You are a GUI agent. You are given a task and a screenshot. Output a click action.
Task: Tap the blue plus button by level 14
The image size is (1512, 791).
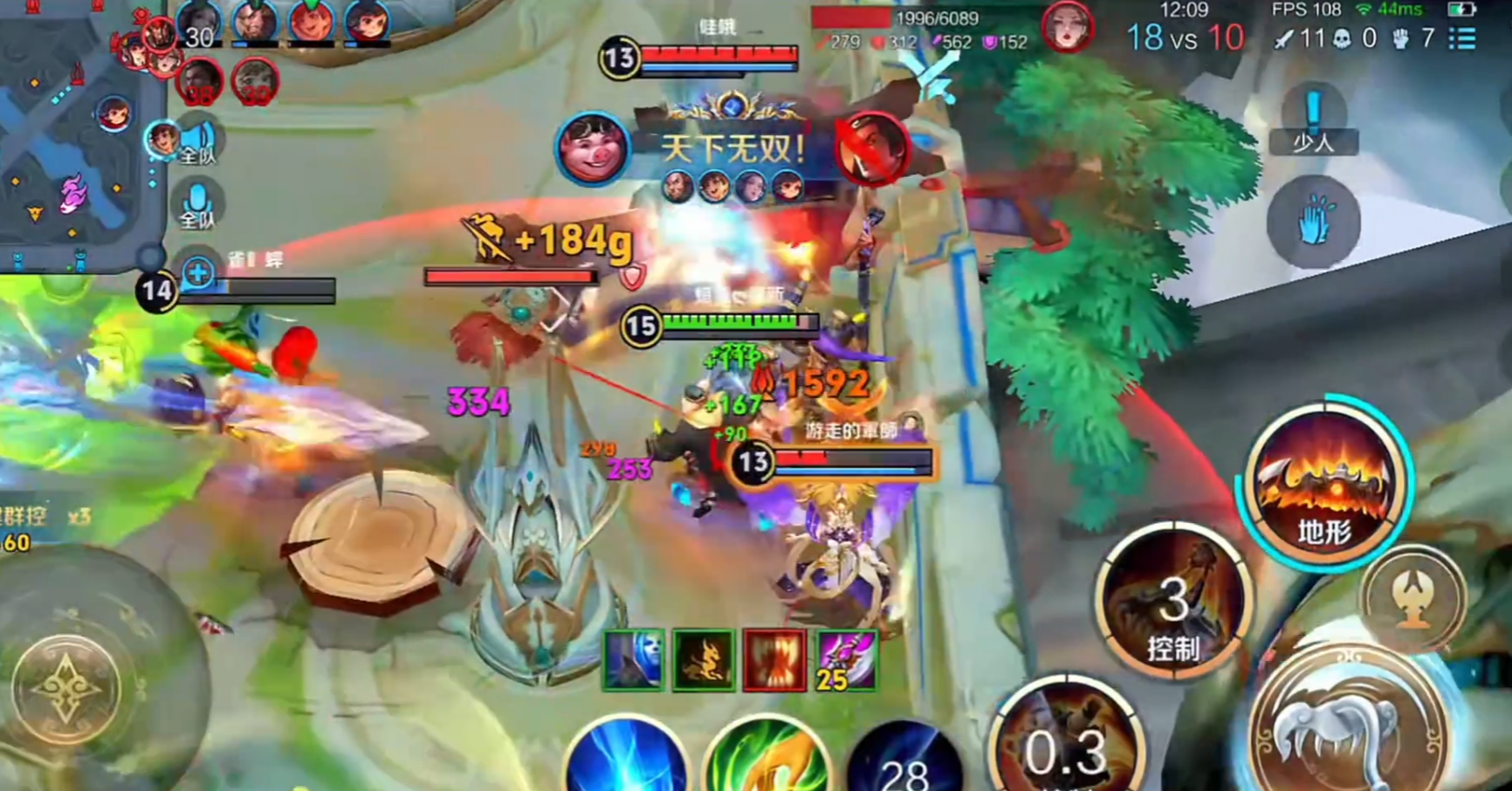198,273
